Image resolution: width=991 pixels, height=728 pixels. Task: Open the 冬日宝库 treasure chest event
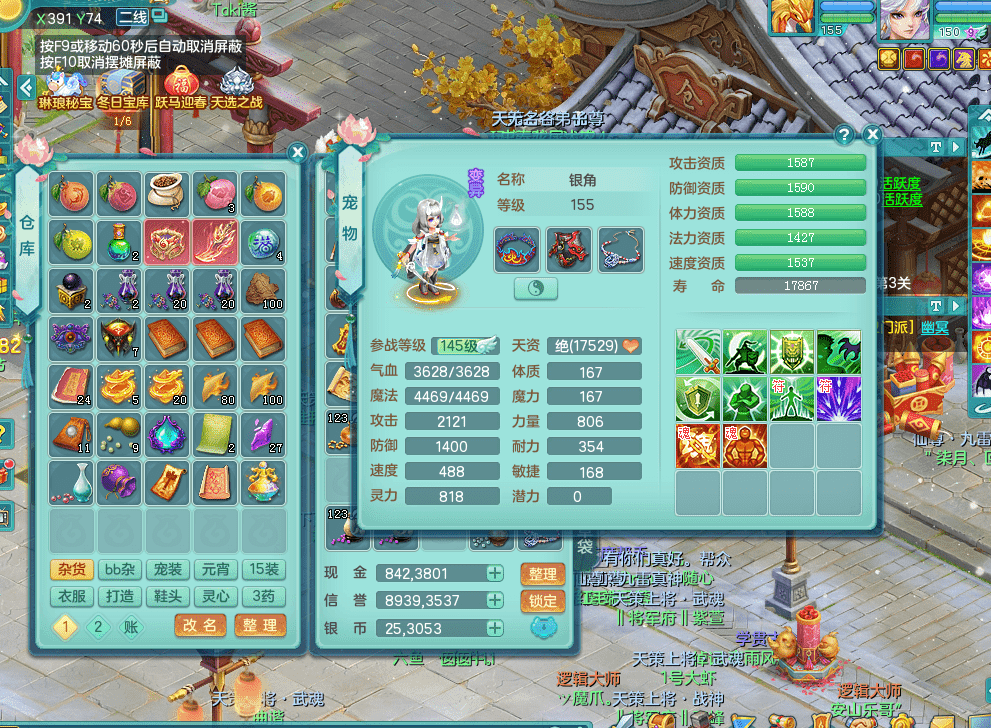click(x=123, y=84)
